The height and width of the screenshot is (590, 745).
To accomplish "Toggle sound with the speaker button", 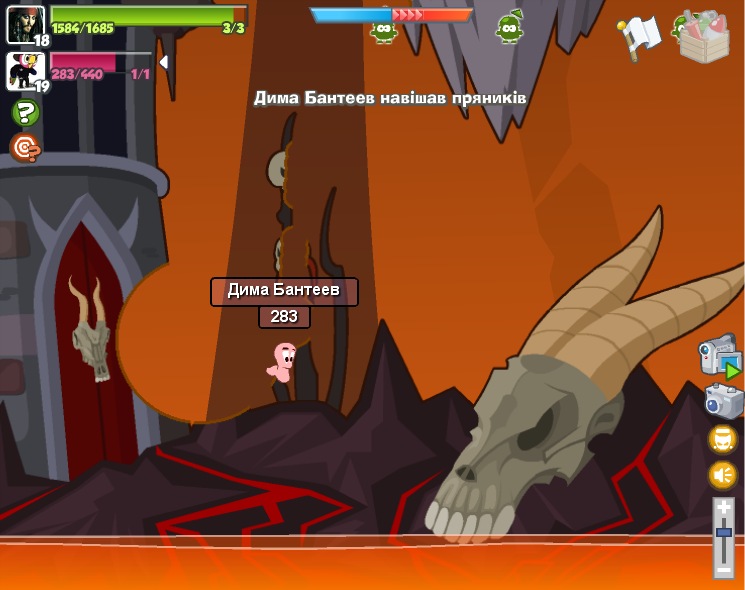I will pyautogui.click(x=723, y=474).
